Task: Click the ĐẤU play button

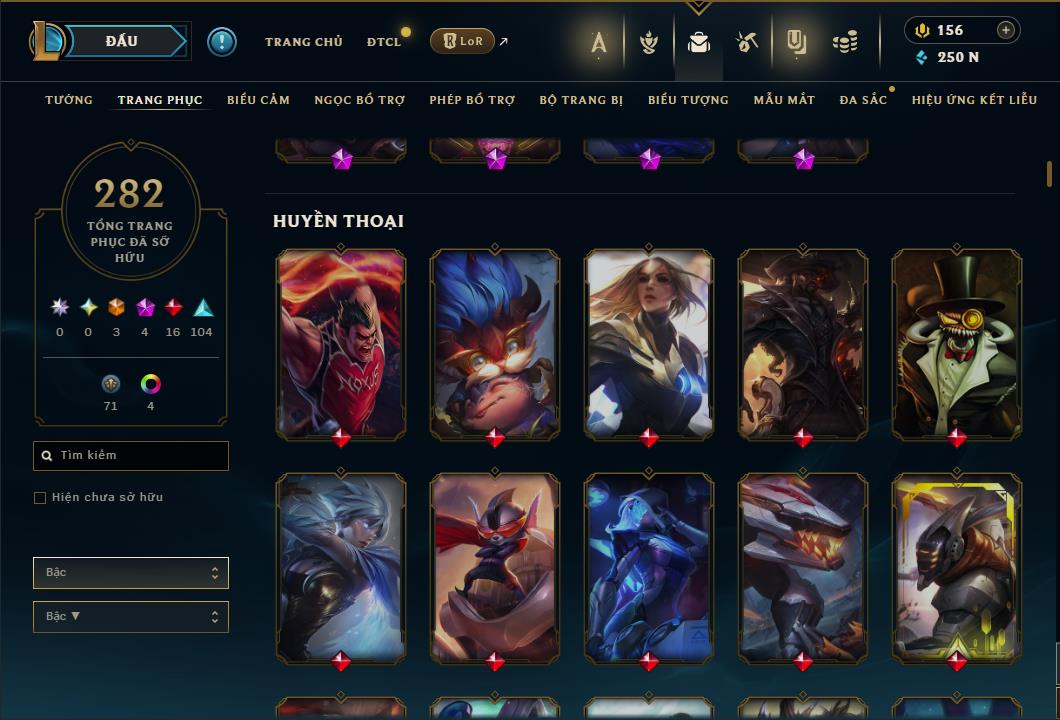Action: point(122,41)
